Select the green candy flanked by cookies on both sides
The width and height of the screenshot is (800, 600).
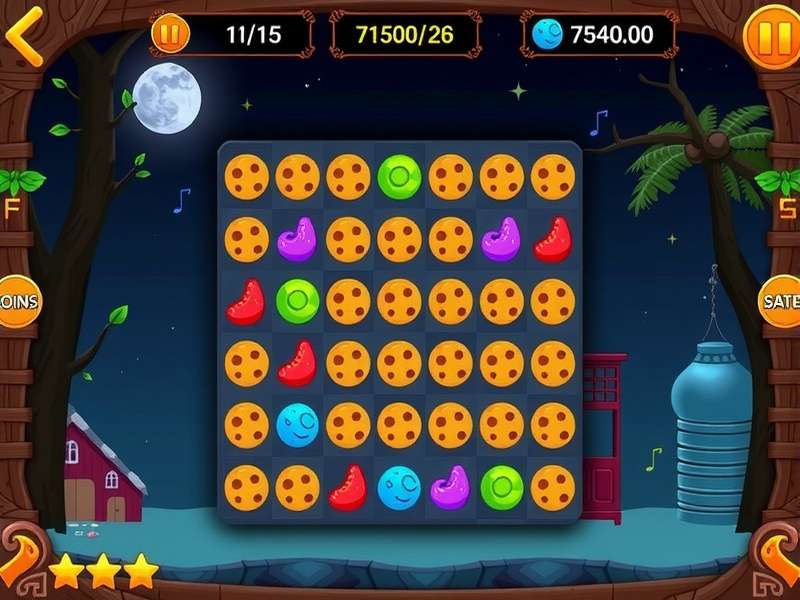(x=399, y=177)
